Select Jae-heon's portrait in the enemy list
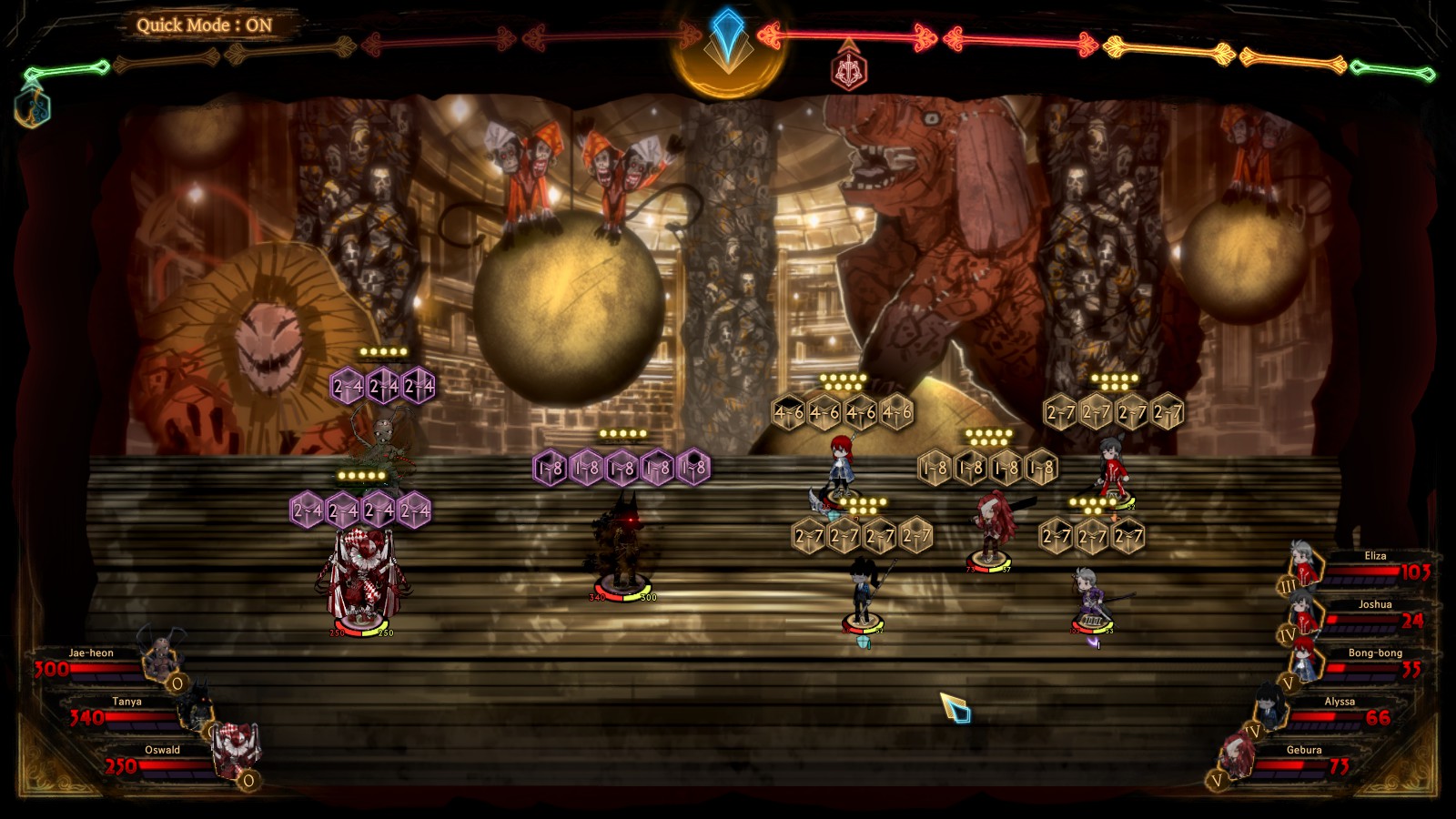Viewport: 1456px width, 819px height. tap(162, 653)
